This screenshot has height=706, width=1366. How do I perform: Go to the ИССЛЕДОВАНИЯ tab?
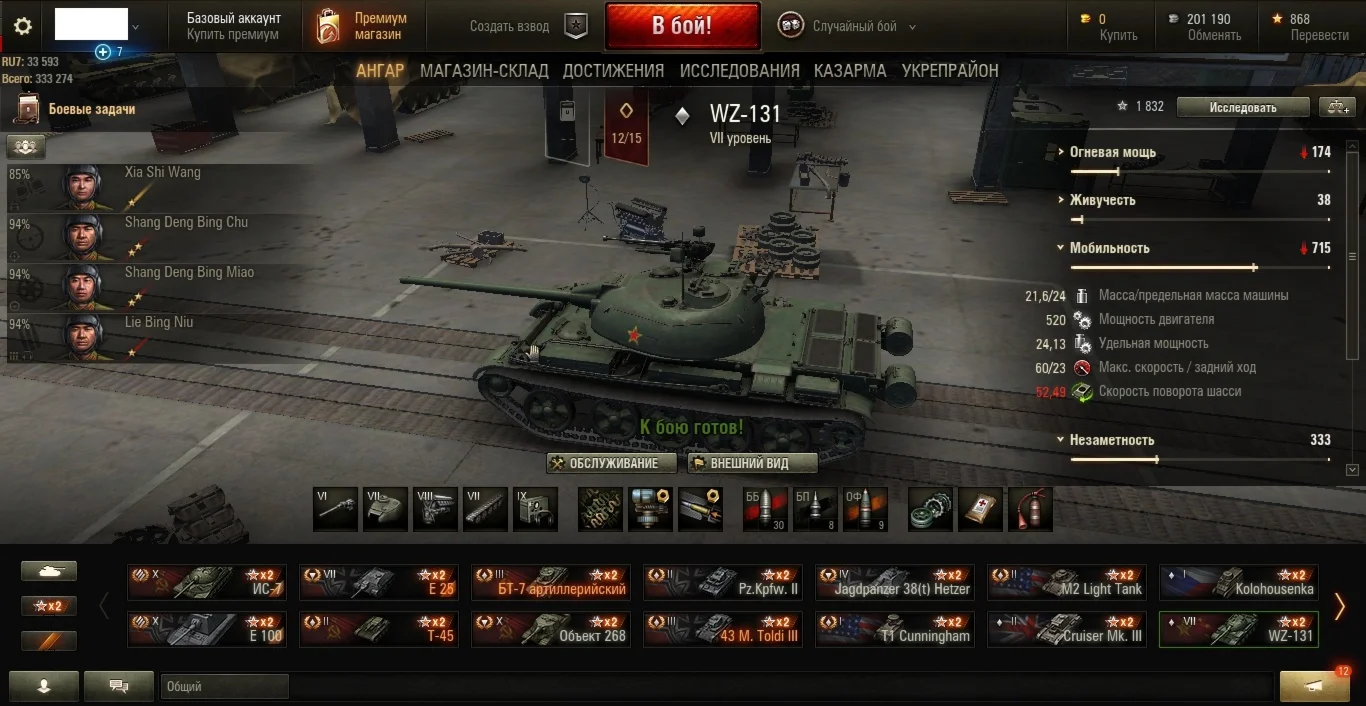point(739,71)
